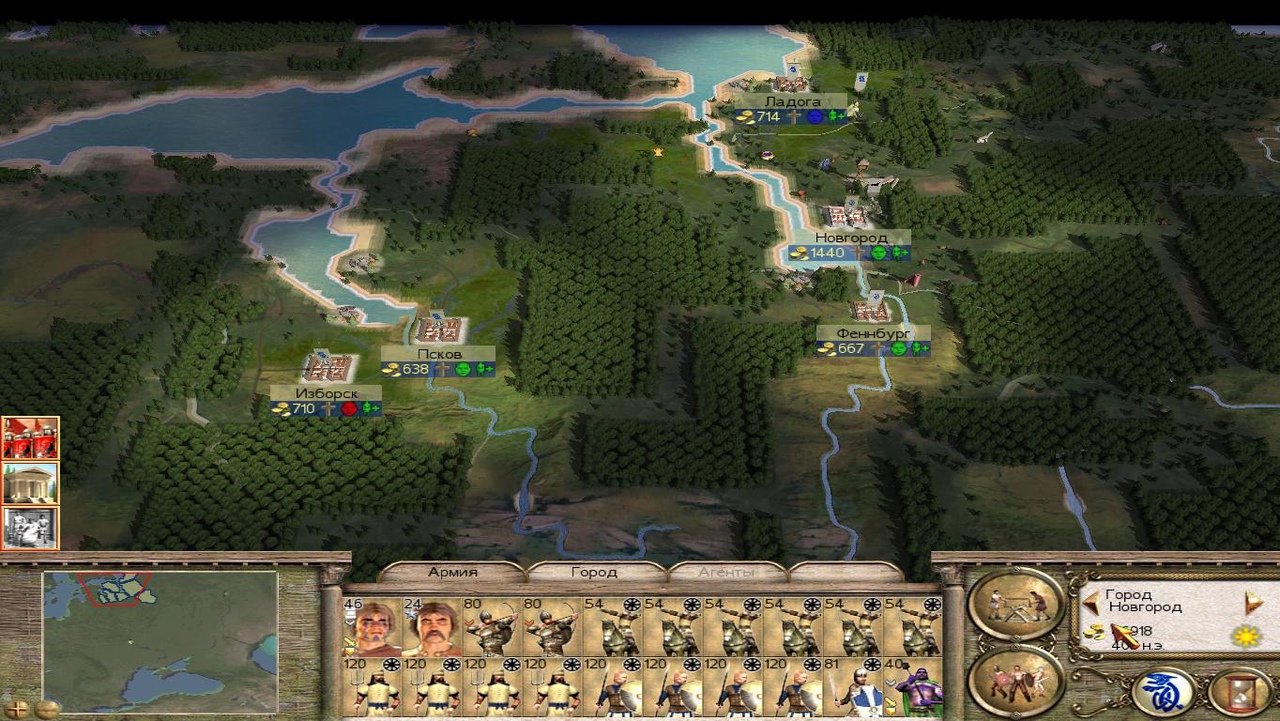Choose the swordsman unit card numbered 81
This screenshot has width=1280, height=721.
[x=852, y=688]
